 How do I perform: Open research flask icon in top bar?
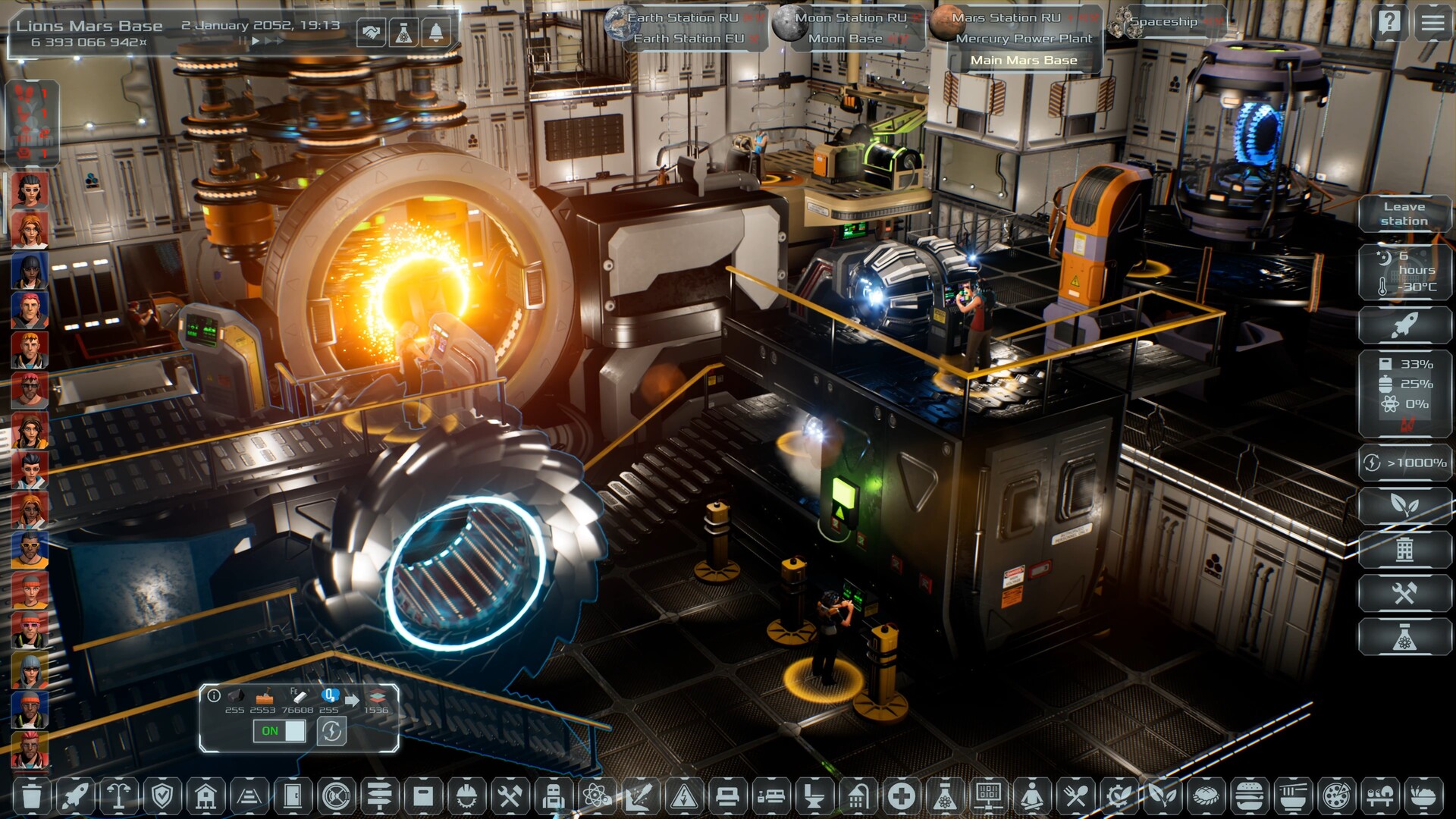tap(403, 33)
